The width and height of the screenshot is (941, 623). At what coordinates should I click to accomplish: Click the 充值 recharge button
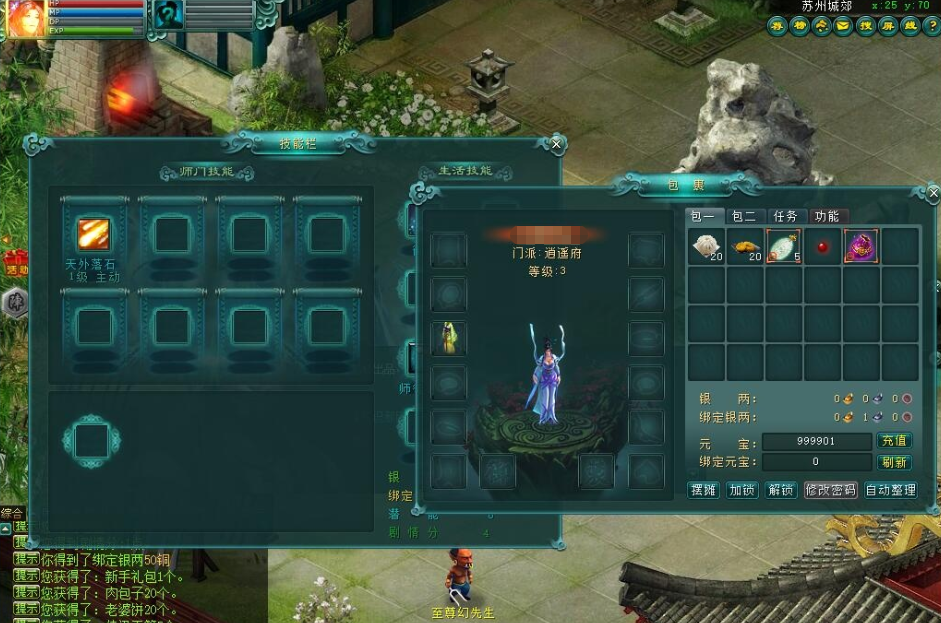click(x=894, y=441)
